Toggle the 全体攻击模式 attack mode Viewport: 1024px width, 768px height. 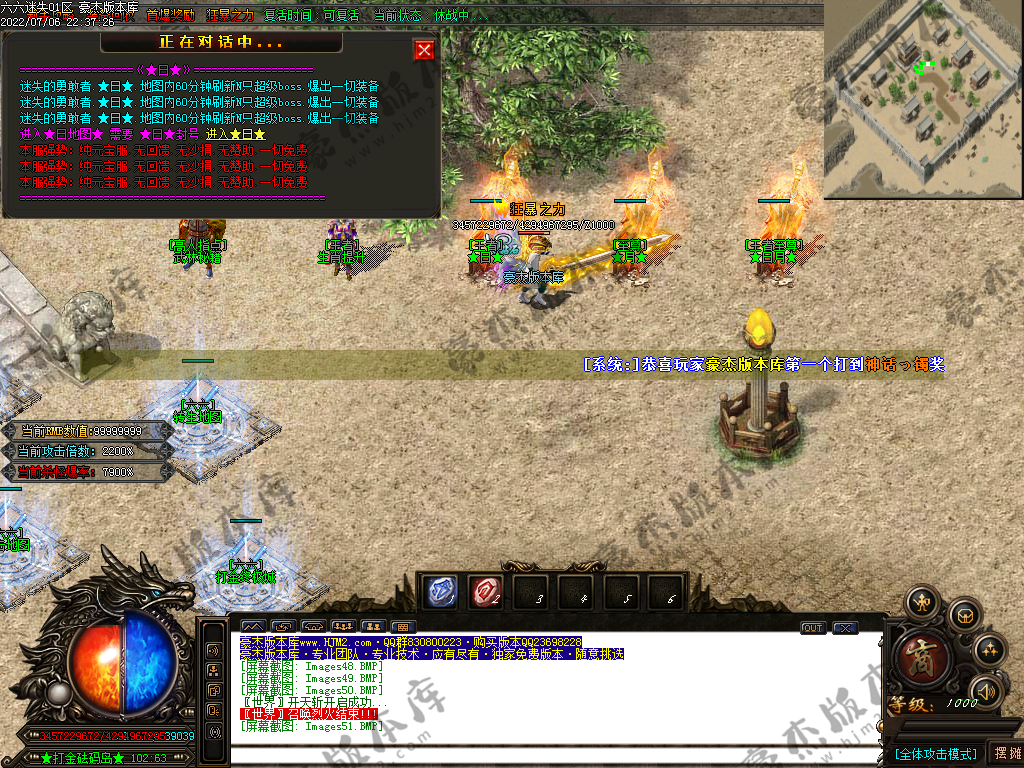[x=935, y=753]
